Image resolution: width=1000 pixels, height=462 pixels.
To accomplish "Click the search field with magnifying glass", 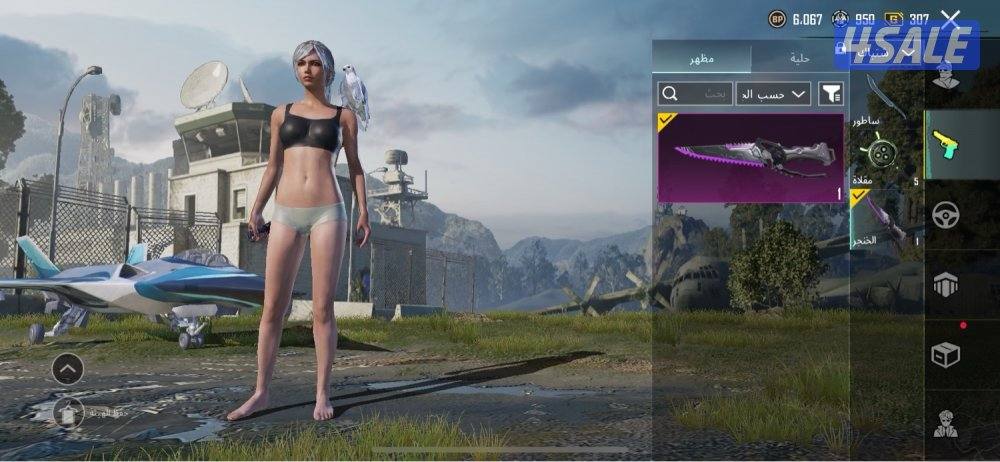I will tap(692, 94).
